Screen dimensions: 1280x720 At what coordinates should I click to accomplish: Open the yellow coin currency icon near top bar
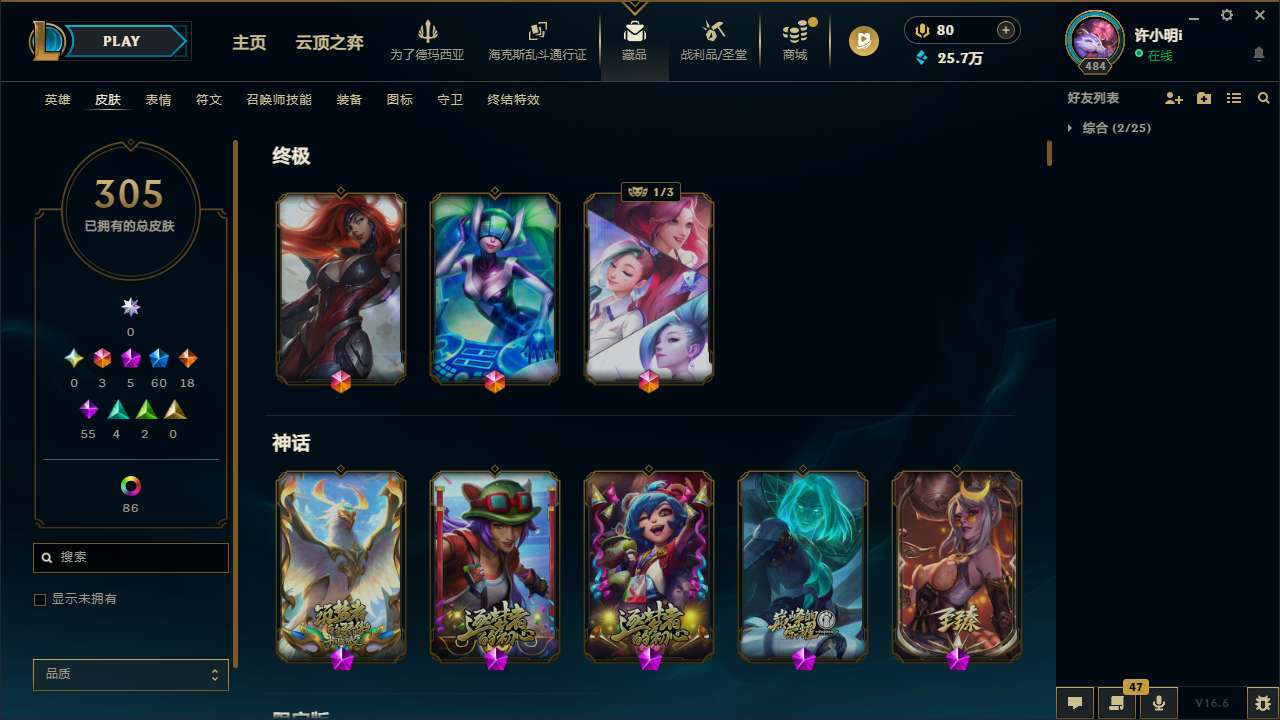[922, 30]
